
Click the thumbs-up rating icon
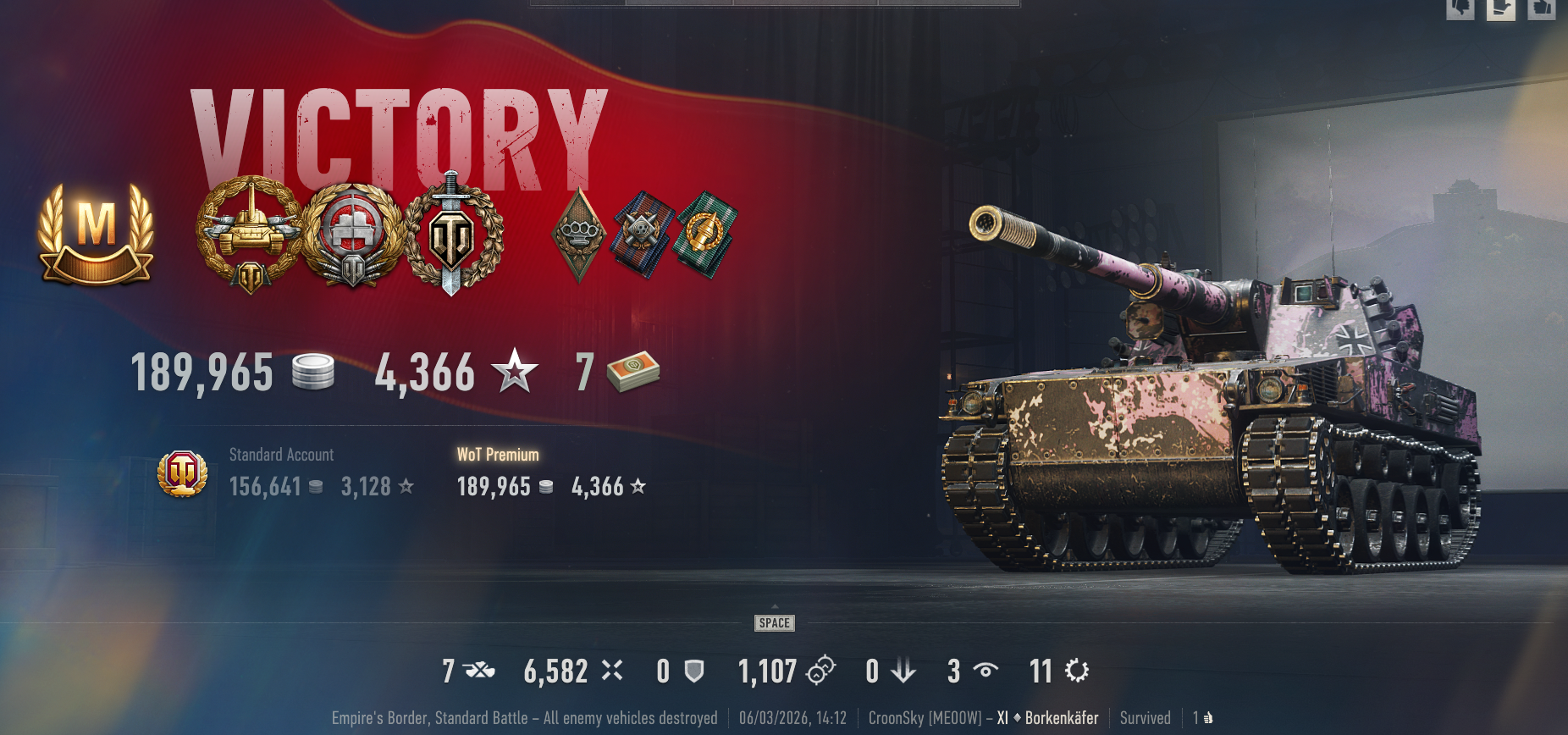coord(1541,8)
